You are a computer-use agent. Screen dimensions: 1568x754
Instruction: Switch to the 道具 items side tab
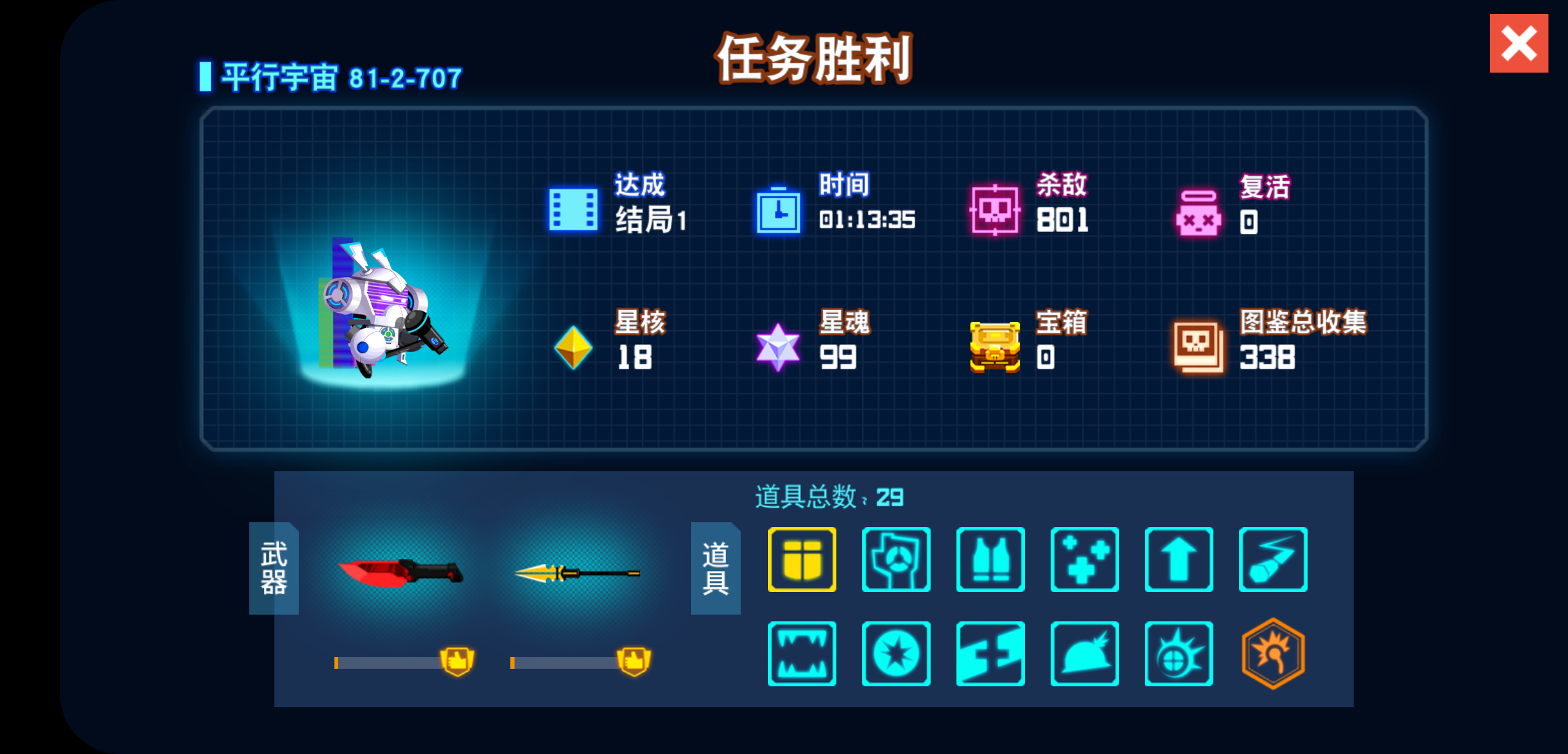[715, 569]
